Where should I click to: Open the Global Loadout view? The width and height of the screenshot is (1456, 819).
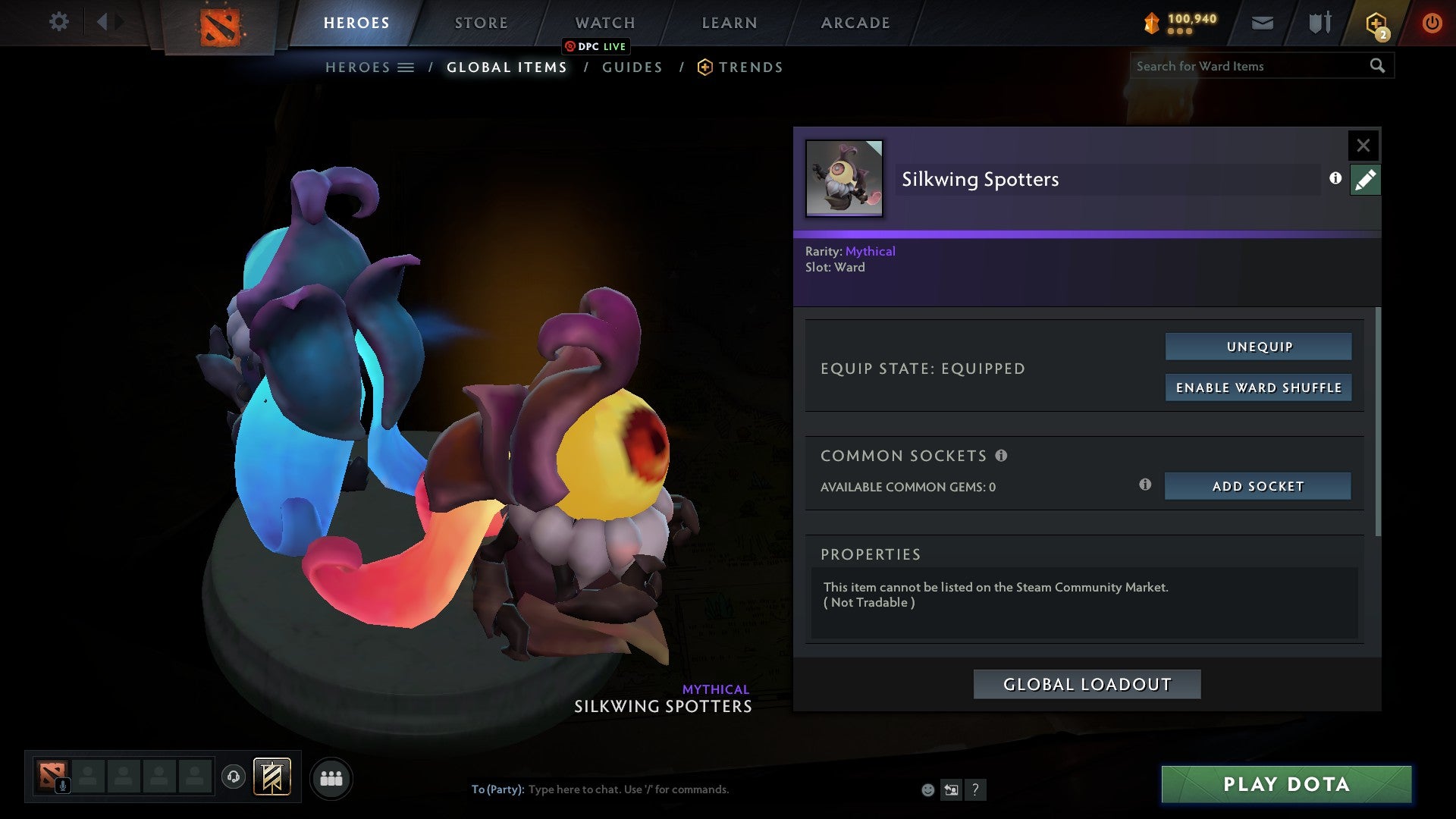coord(1087,683)
